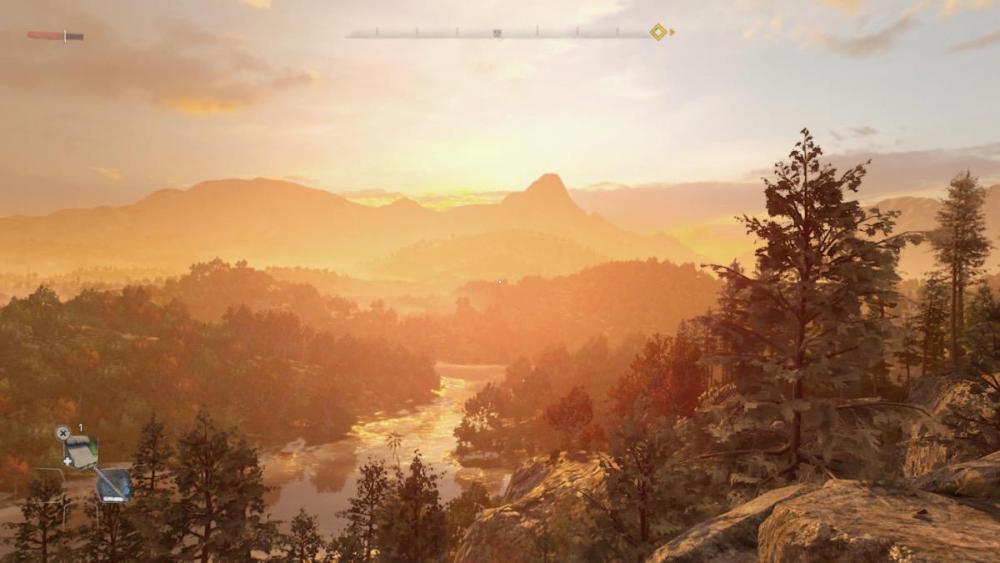Select the blue-tinted weapon slot
This screenshot has width=1000, height=563.
pos(113,485)
